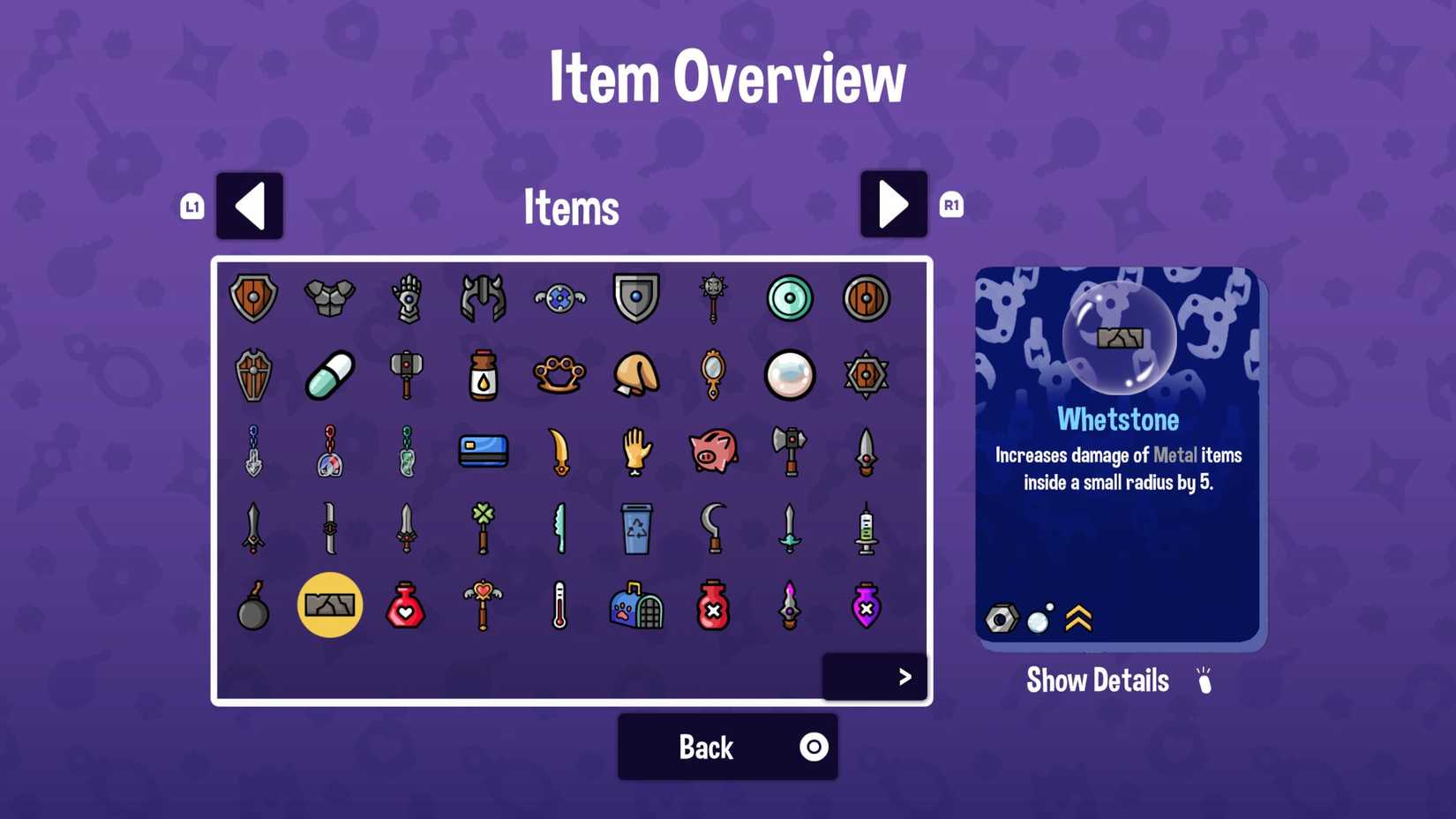
Task: Click the double-chevron rarity icon on card
Action: pos(1078,618)
